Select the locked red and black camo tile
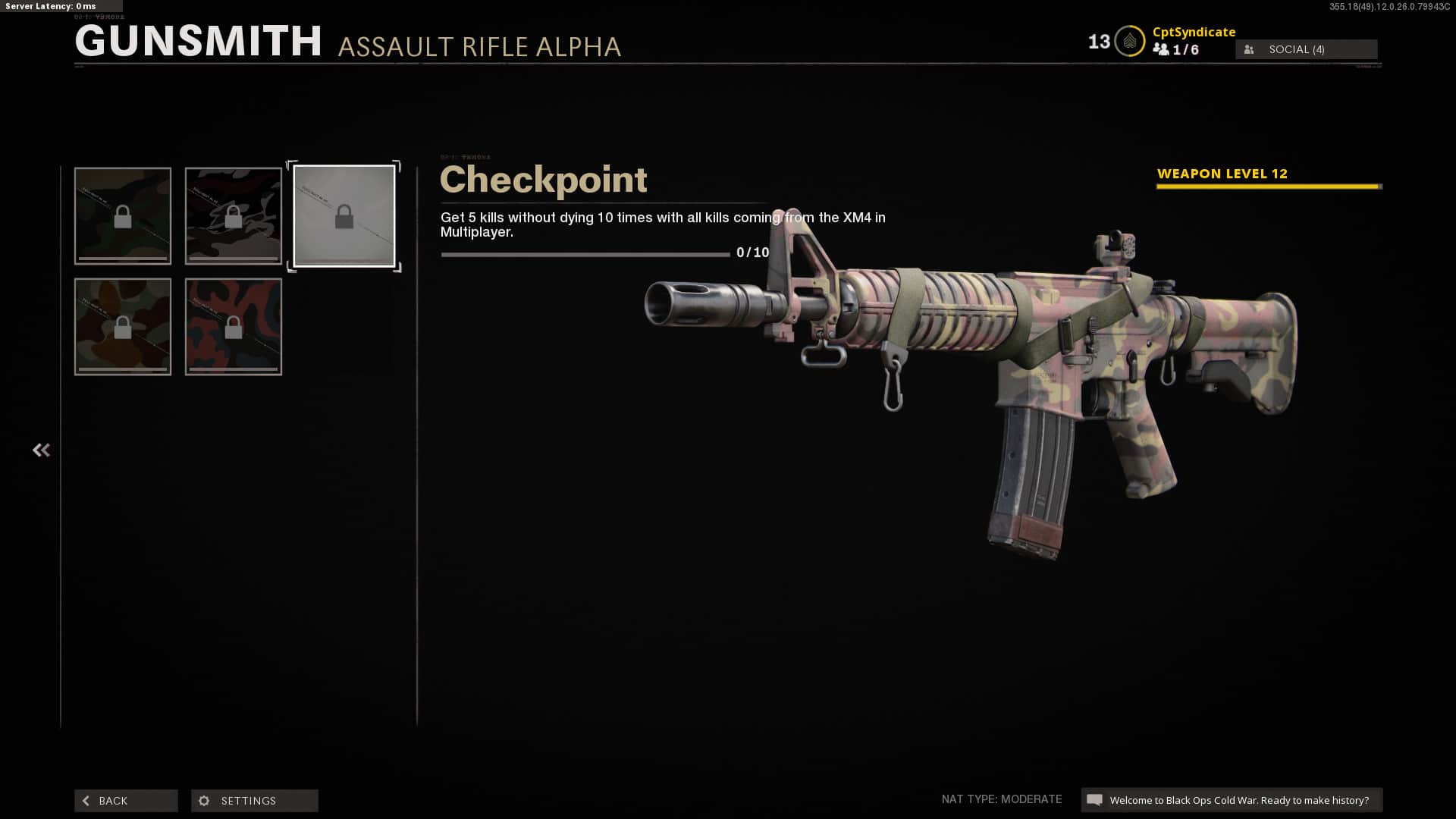 (234, 327)
